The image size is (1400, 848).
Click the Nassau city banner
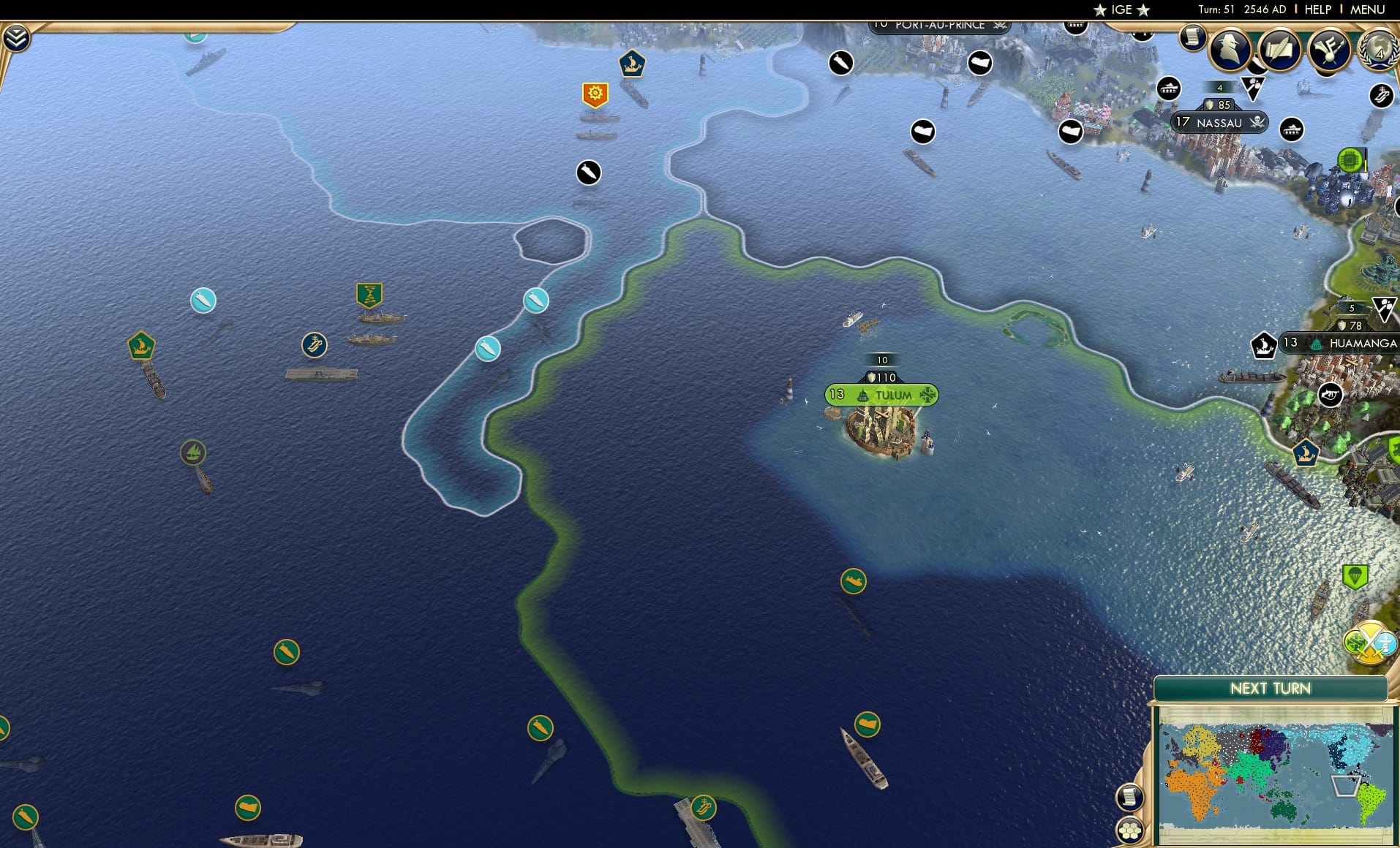pyautogui.click(x=1219, y=123)
